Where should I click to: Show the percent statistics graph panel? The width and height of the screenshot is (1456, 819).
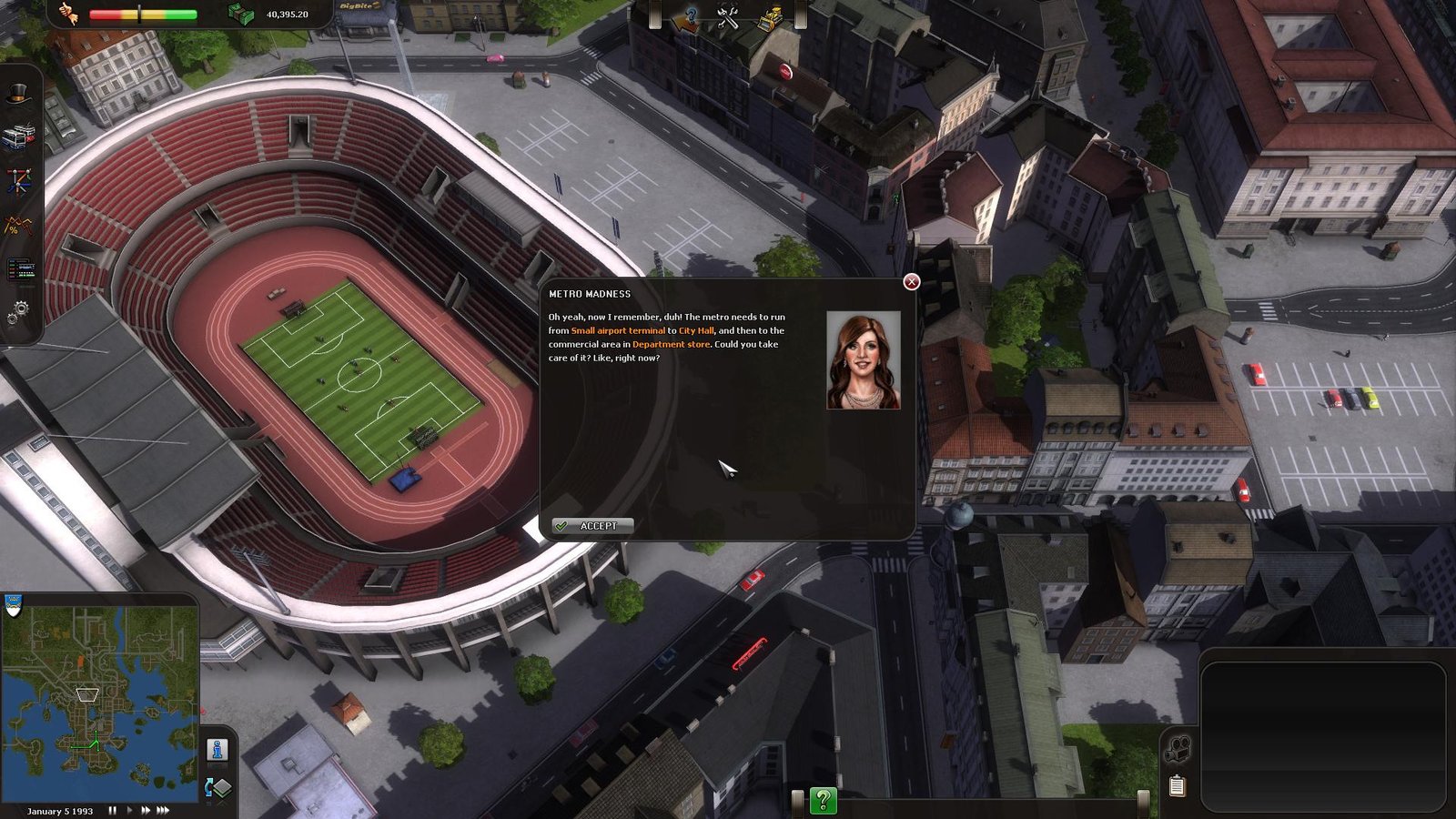point(18,225)
